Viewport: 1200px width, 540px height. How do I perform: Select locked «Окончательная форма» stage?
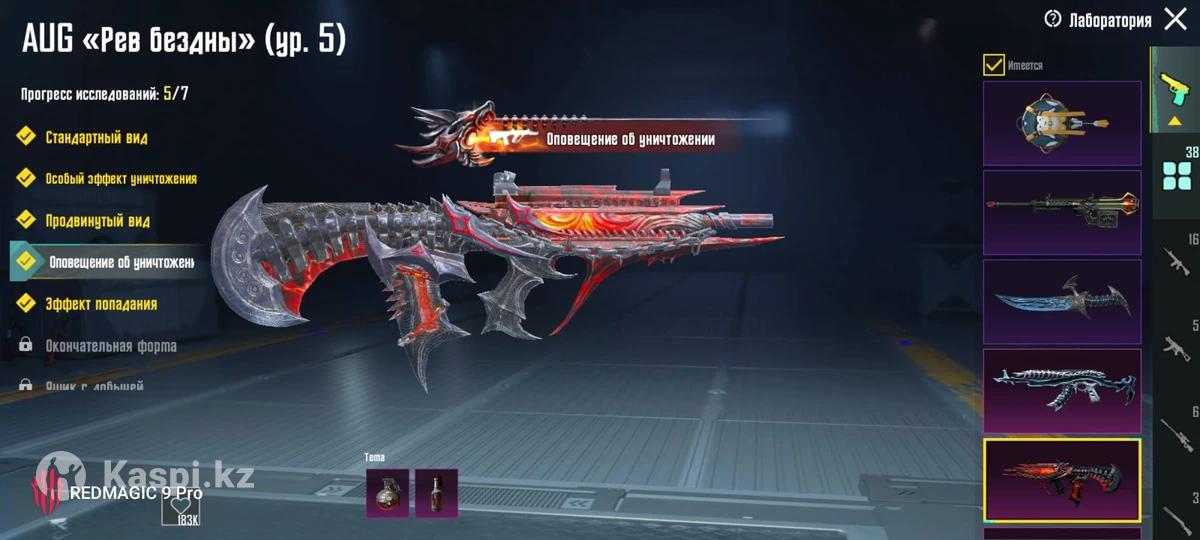(110, 346)
